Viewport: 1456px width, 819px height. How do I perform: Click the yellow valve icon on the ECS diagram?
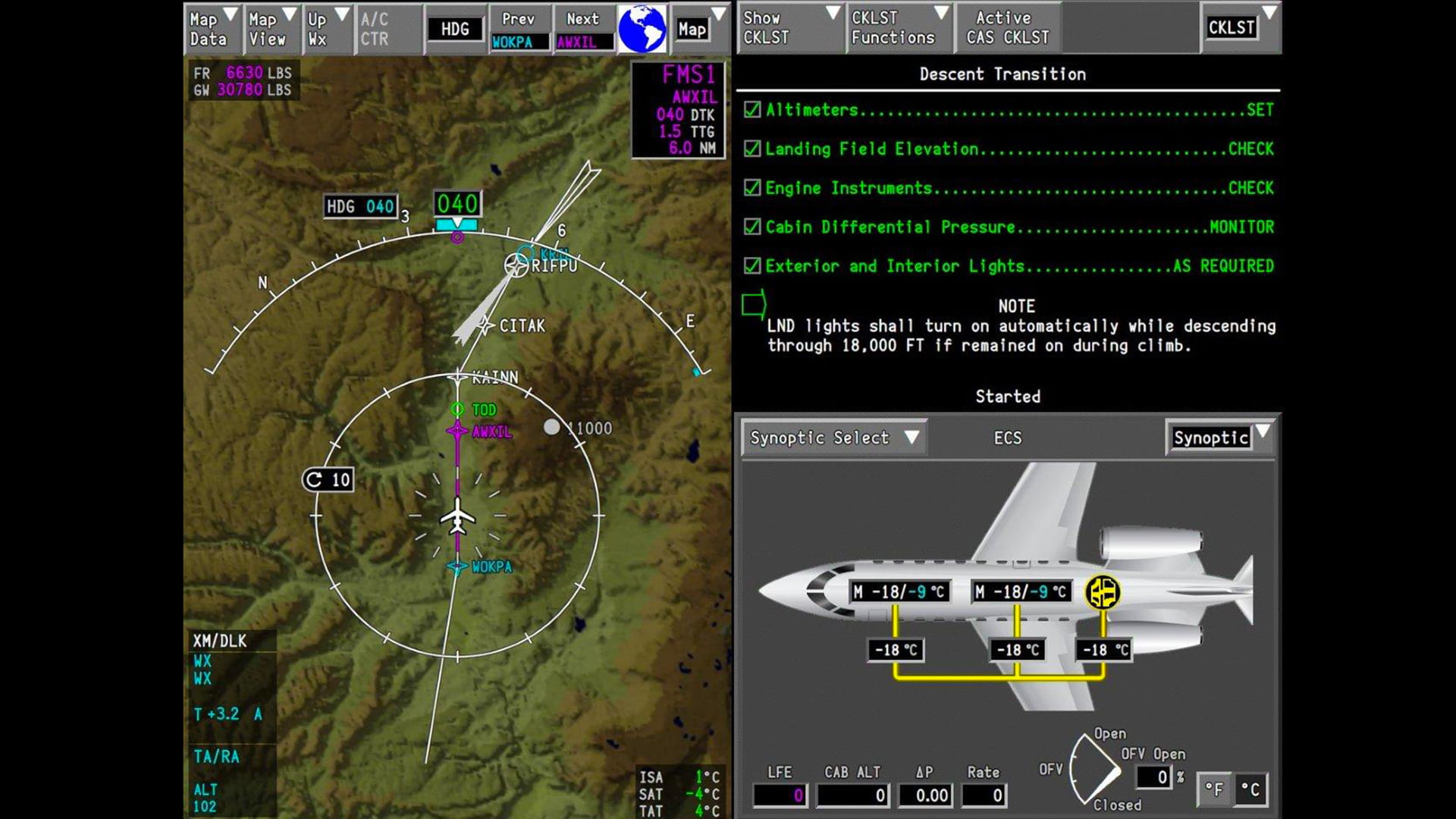click(1103, 592)
